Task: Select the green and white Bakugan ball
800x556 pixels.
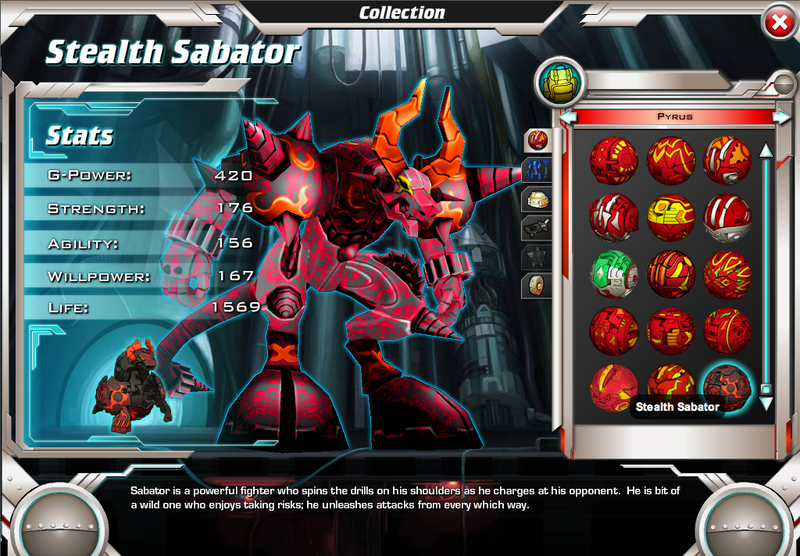Action: point(613,271)
